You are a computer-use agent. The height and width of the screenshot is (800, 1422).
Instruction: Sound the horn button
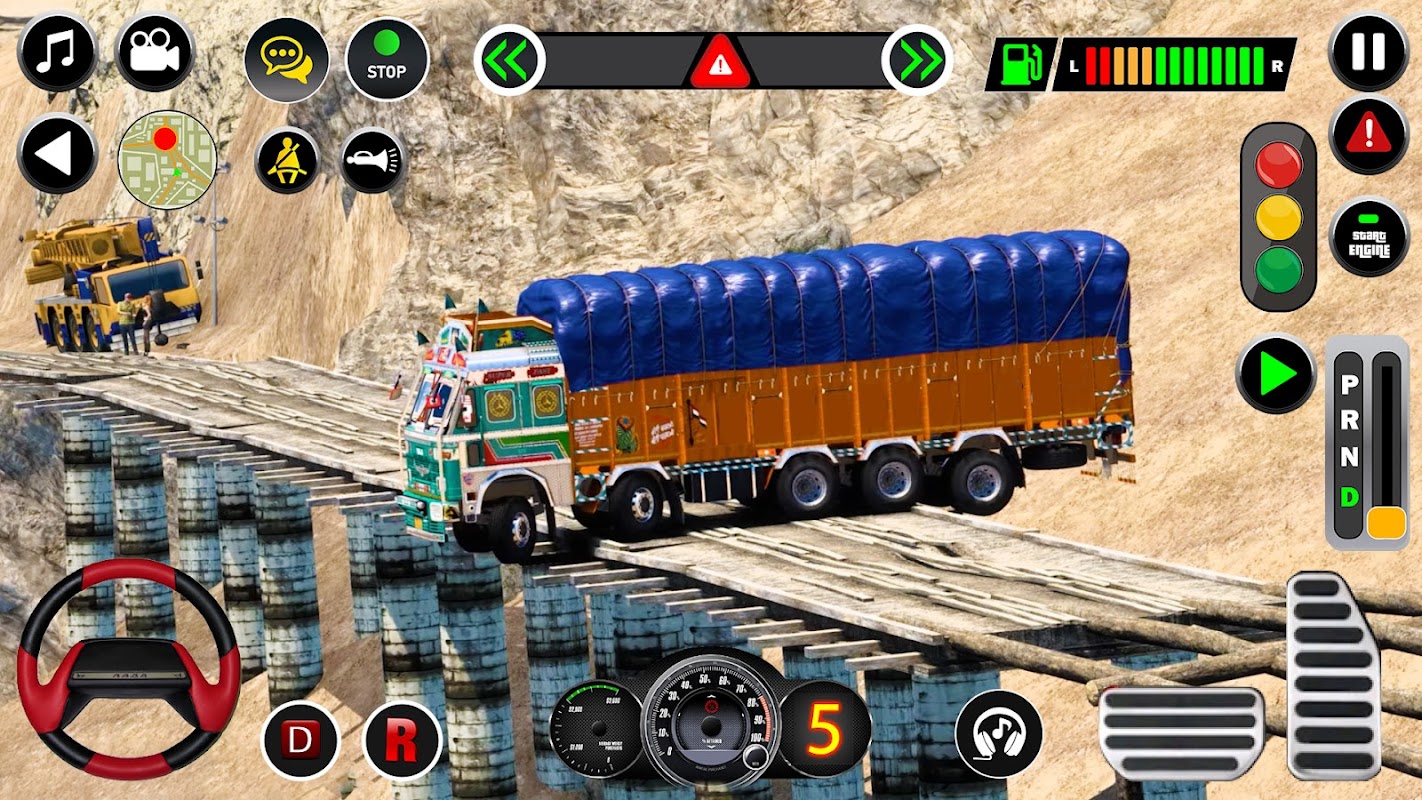coord(373,160)
